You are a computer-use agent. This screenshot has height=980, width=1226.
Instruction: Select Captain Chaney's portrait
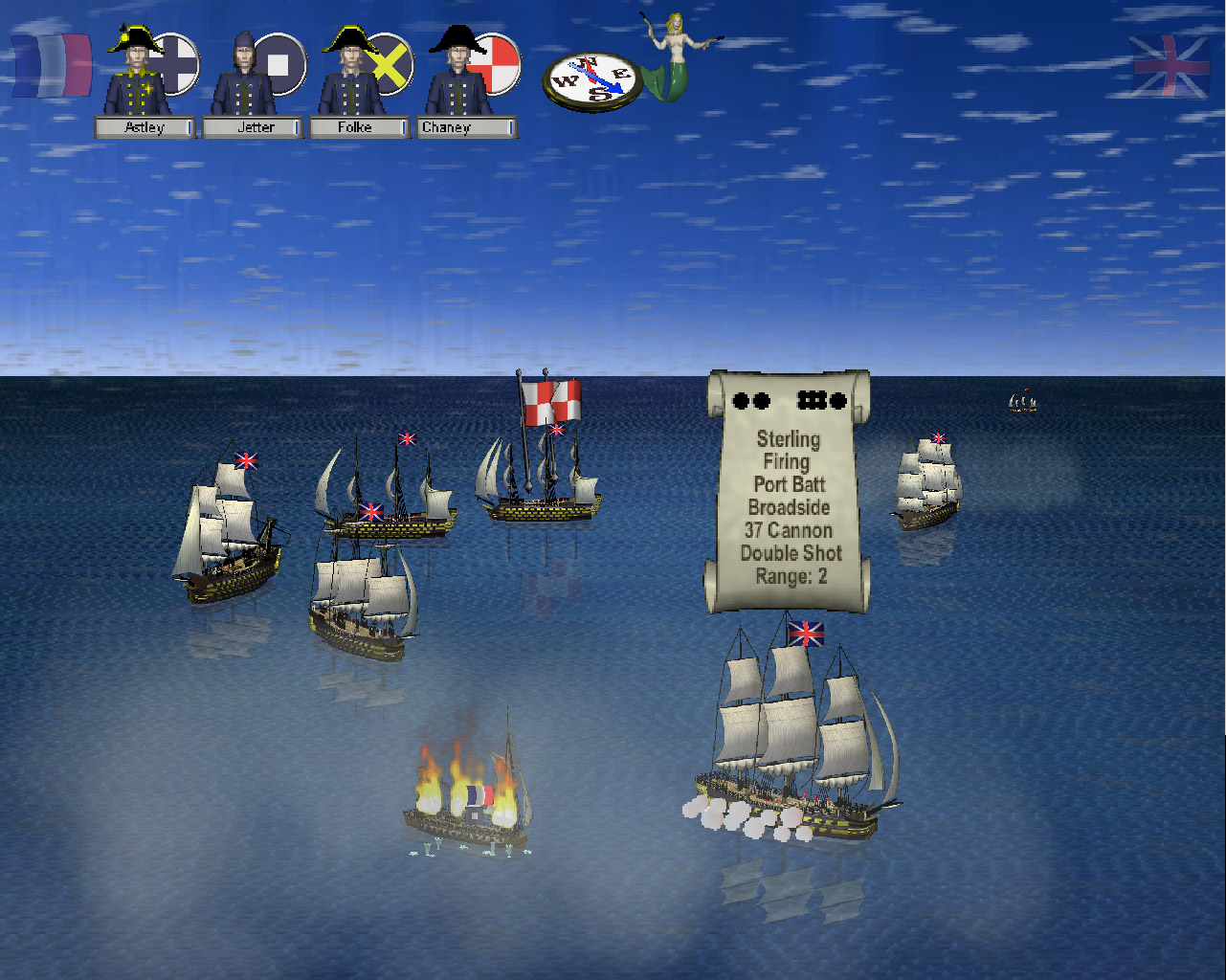458,75
